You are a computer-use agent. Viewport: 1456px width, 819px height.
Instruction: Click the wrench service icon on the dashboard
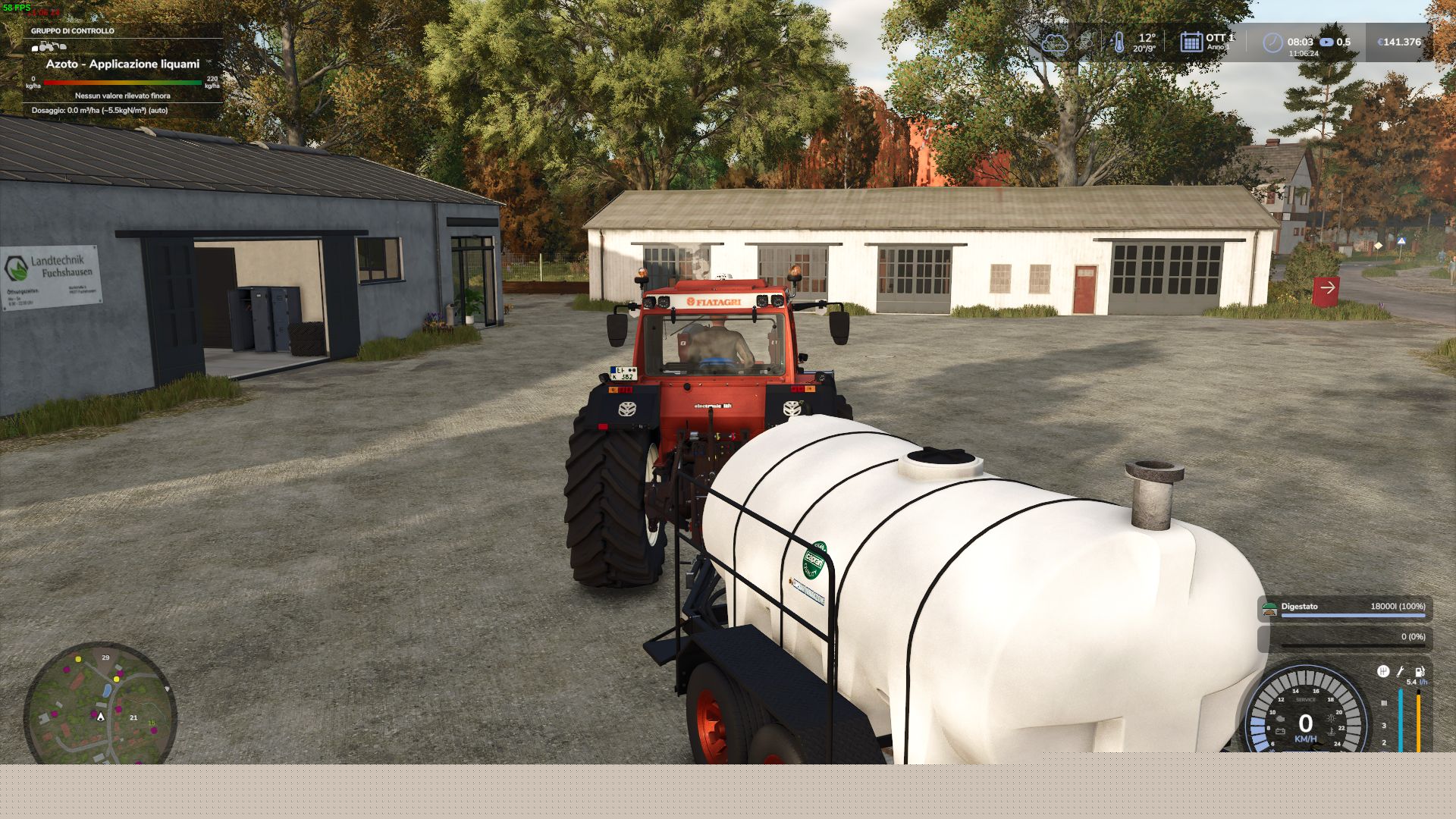point(1401,671)
